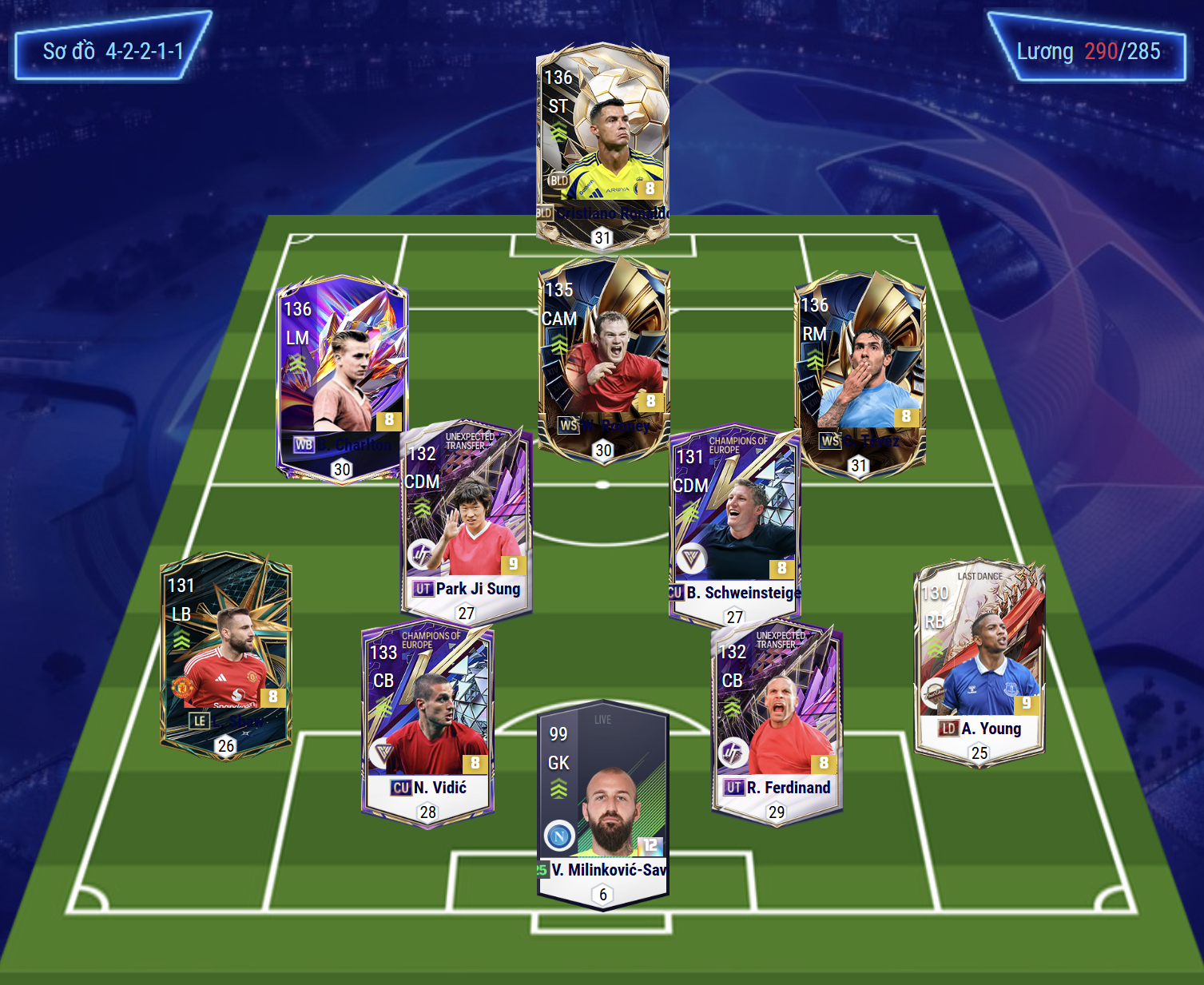Select the Cristiano Ronaldo striker card
The width and height of the screenshot is (1204, 985).
tap(602, 144)
